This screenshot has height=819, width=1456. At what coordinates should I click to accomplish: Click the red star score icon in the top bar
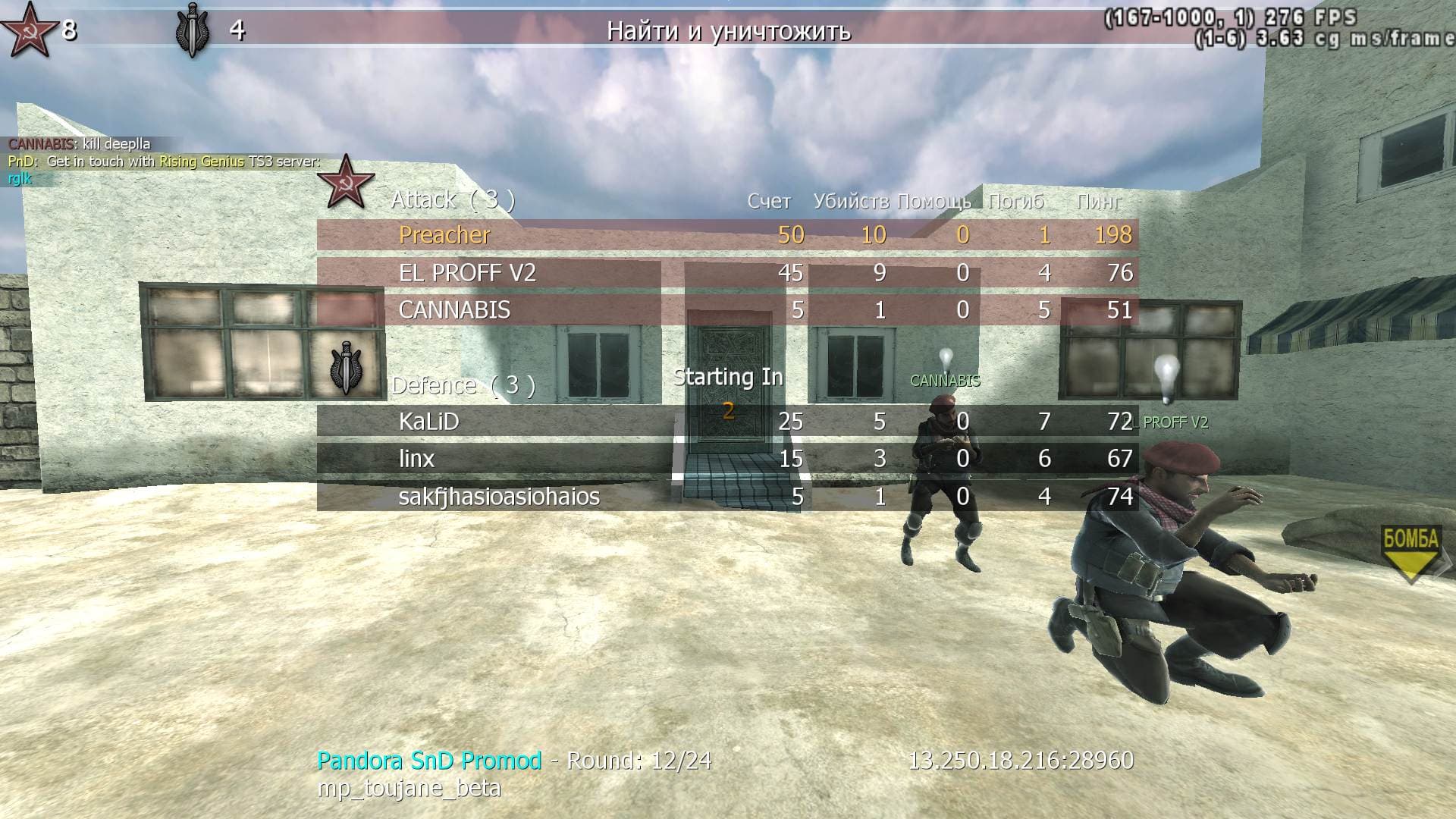pos(29,30)
